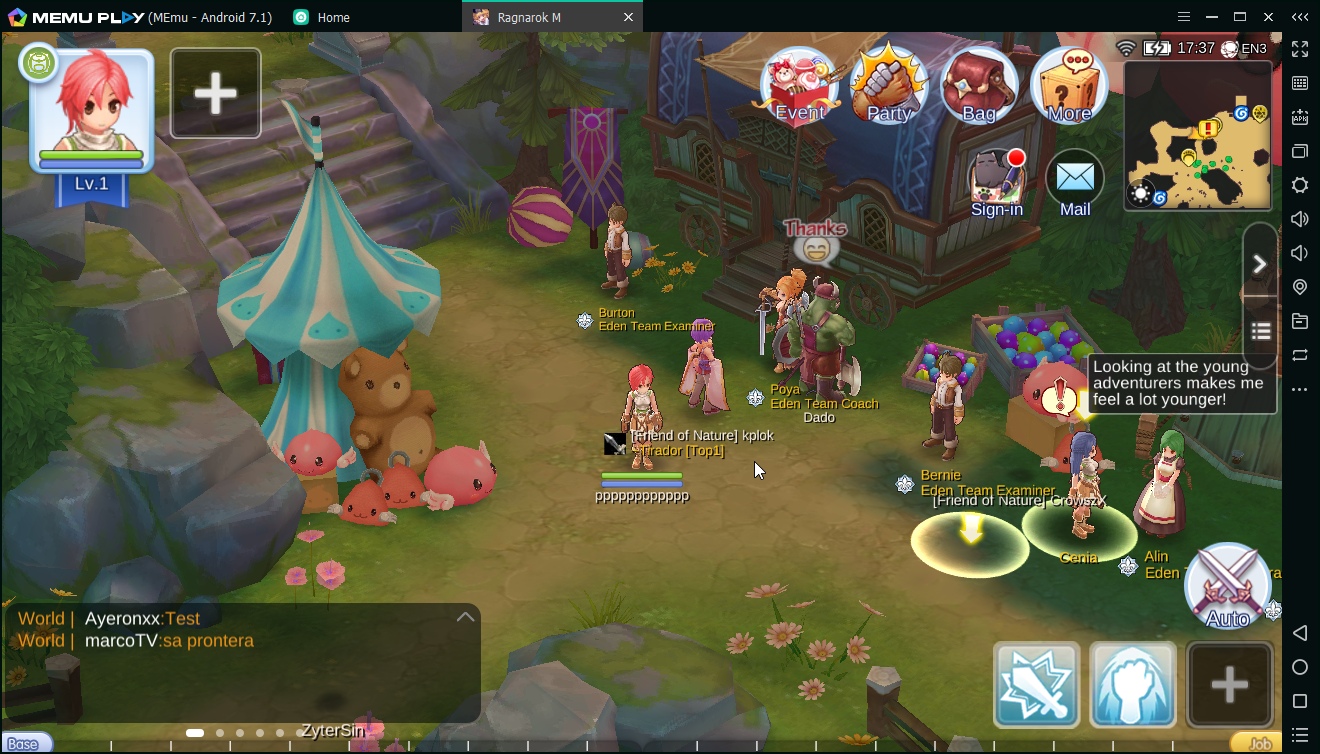Open MEmu keyboard mapping icon in sidebar
1320x754 pixels.
(1299, 84)
